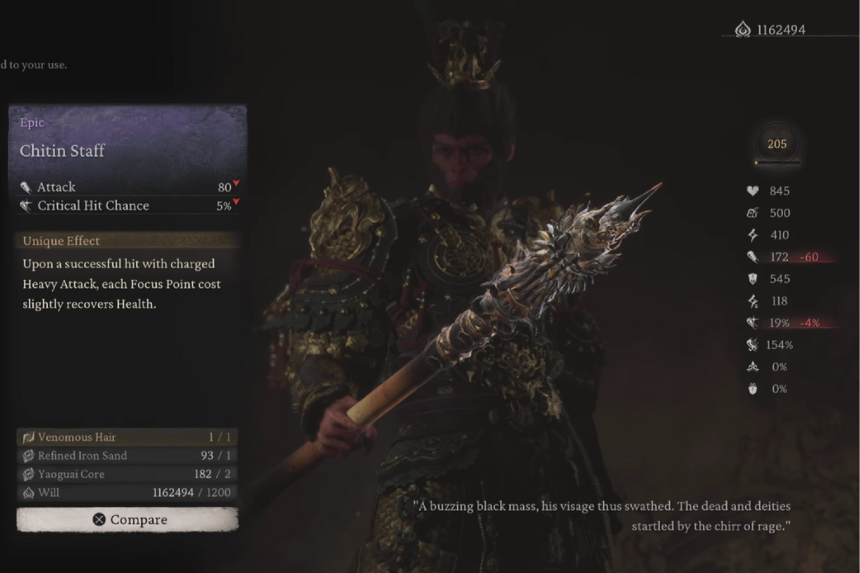
Task: Select the Venomous Hair material row
Action: pos(128,437)
